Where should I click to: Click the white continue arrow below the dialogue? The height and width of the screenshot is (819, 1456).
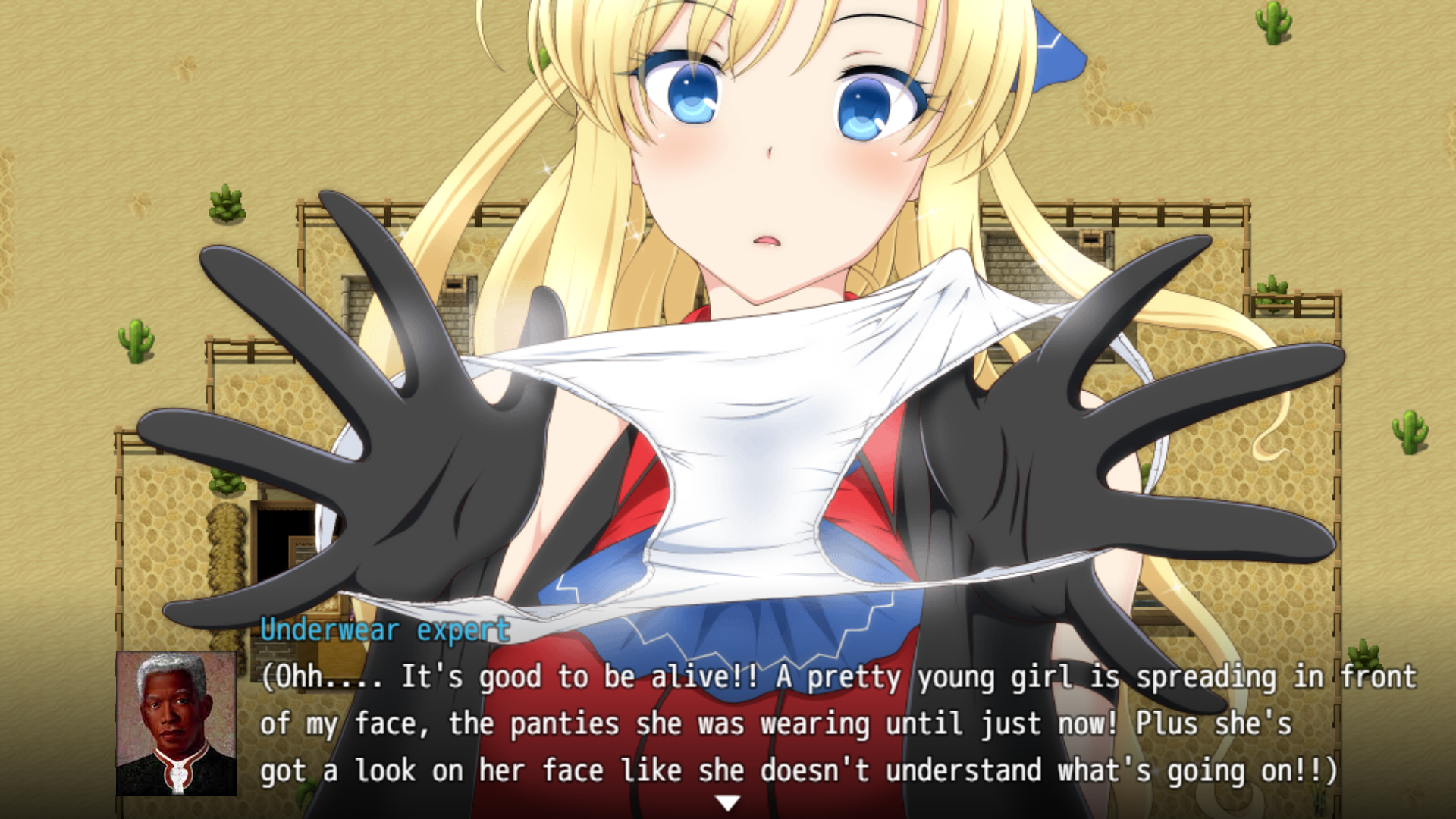click(x=727, y=802)
